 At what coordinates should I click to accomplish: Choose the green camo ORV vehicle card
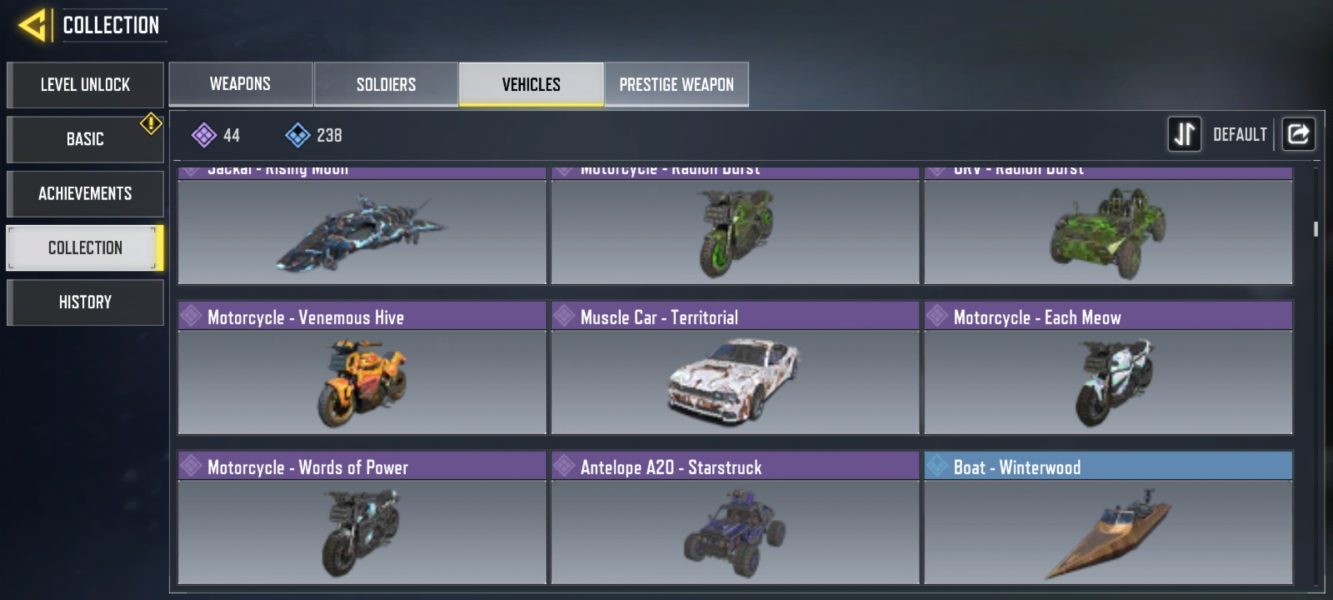(1108, 228)
